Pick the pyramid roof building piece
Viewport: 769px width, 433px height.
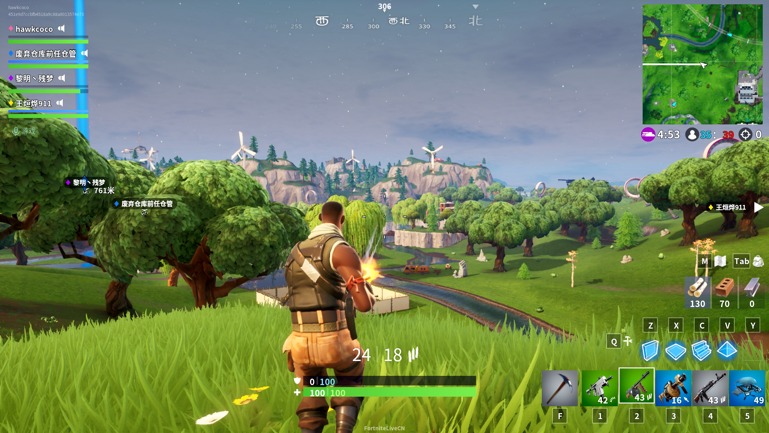pos(727,350)
